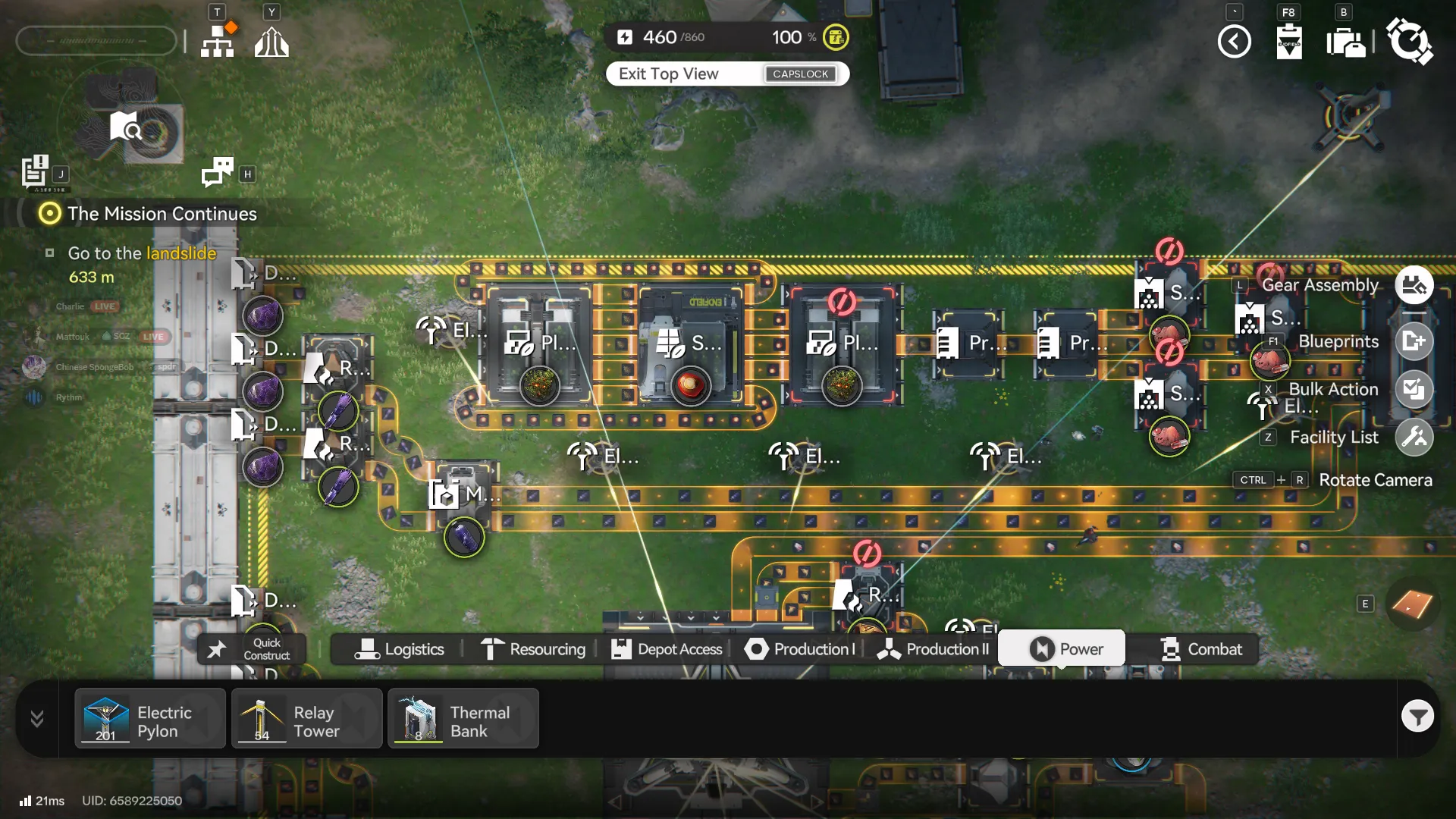Open the map search icon

124,127
